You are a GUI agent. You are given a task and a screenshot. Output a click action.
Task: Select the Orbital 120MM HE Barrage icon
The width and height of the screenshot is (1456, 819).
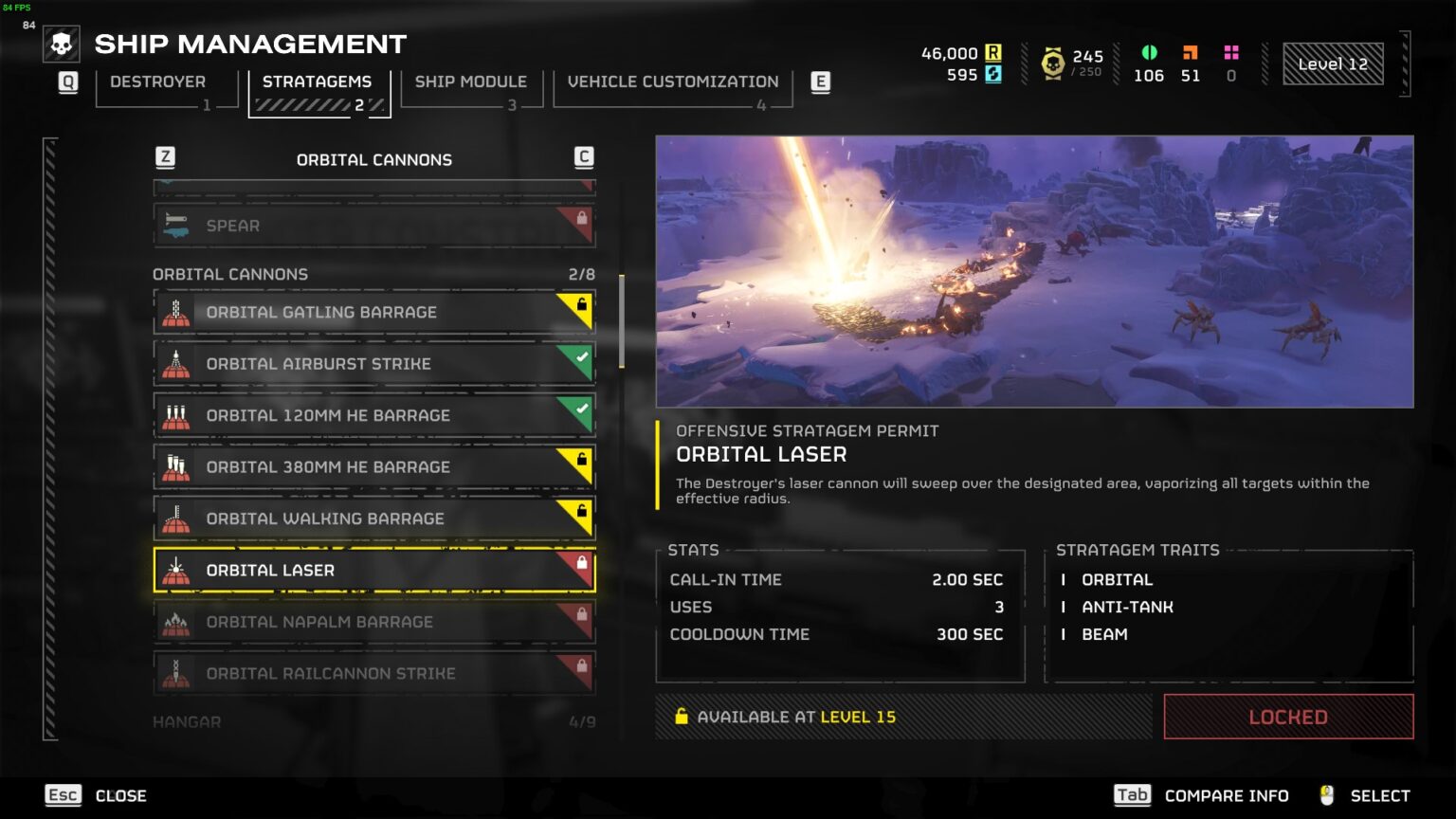pyautogui.click(x=174, y=415)
